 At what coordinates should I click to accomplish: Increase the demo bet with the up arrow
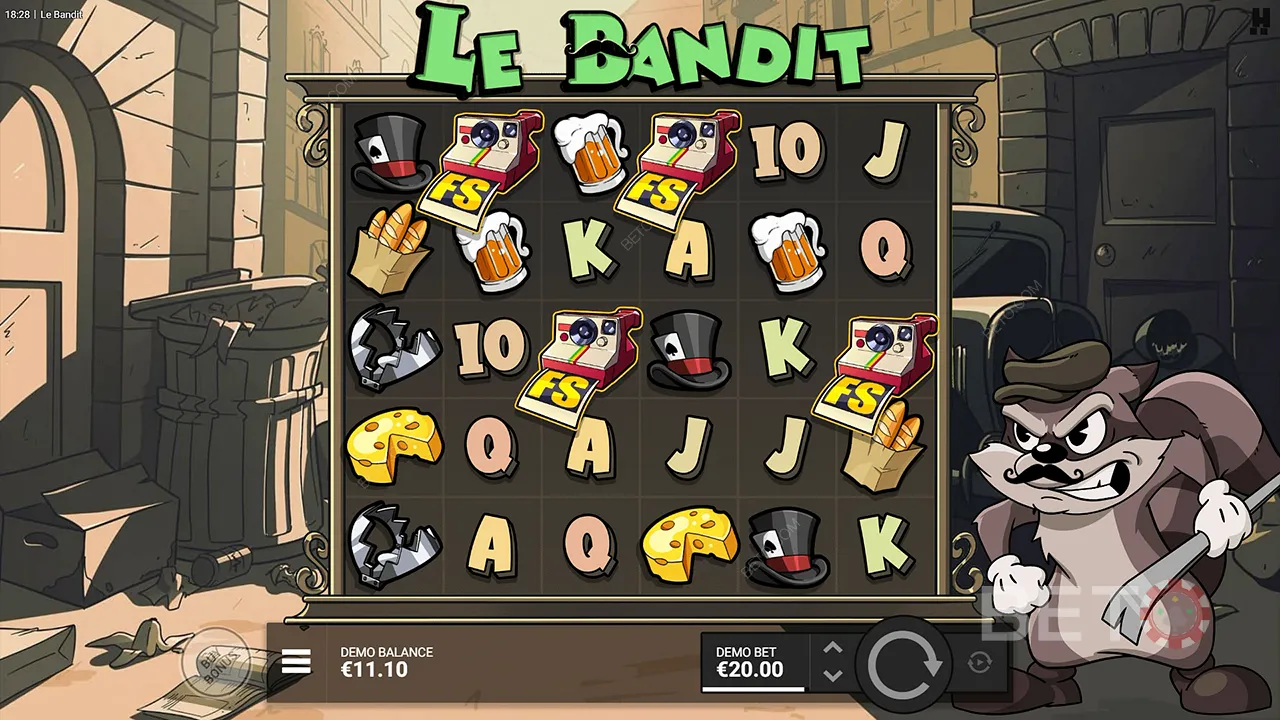point(833,648)
